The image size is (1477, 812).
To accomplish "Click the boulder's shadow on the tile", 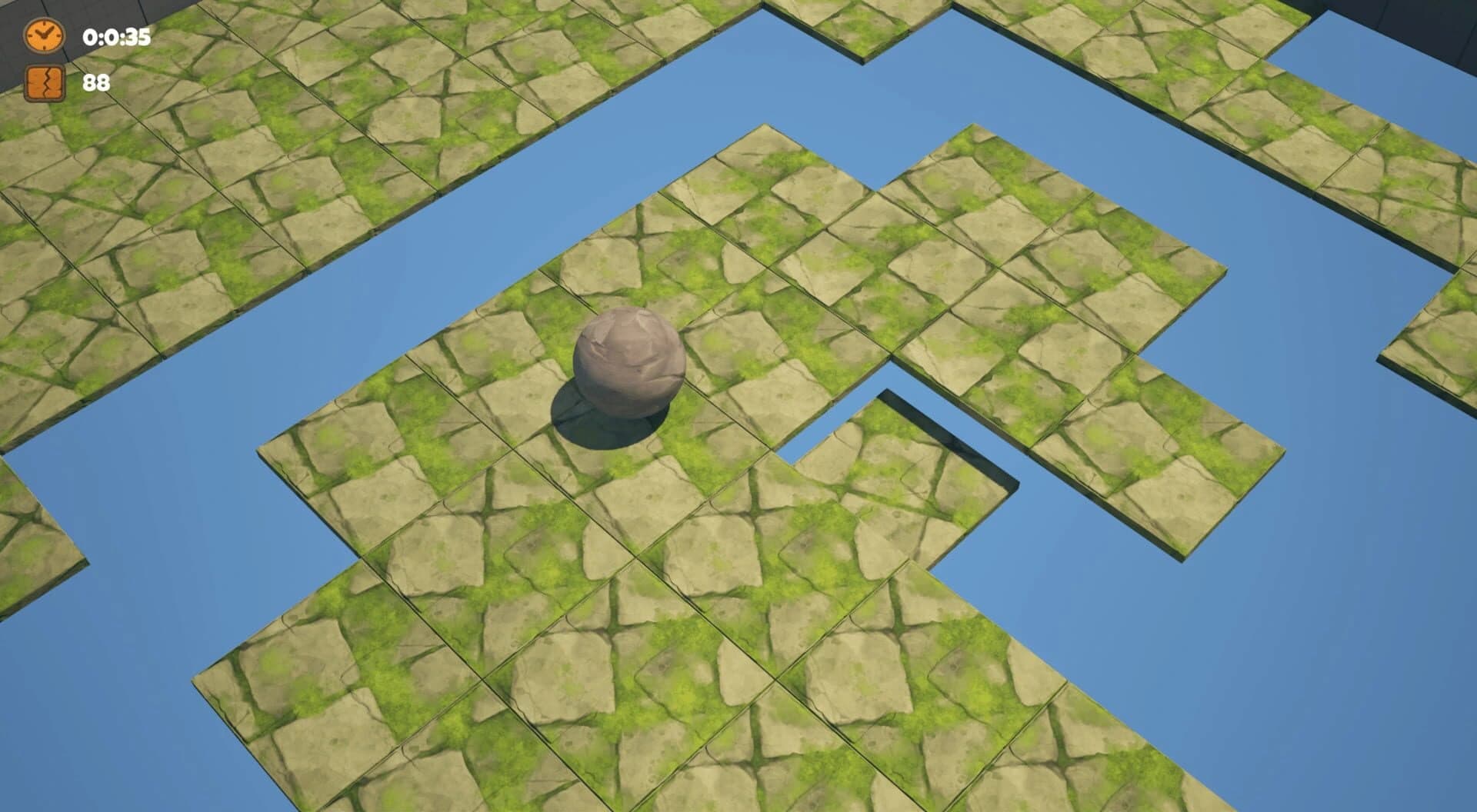I will (592, 431).
